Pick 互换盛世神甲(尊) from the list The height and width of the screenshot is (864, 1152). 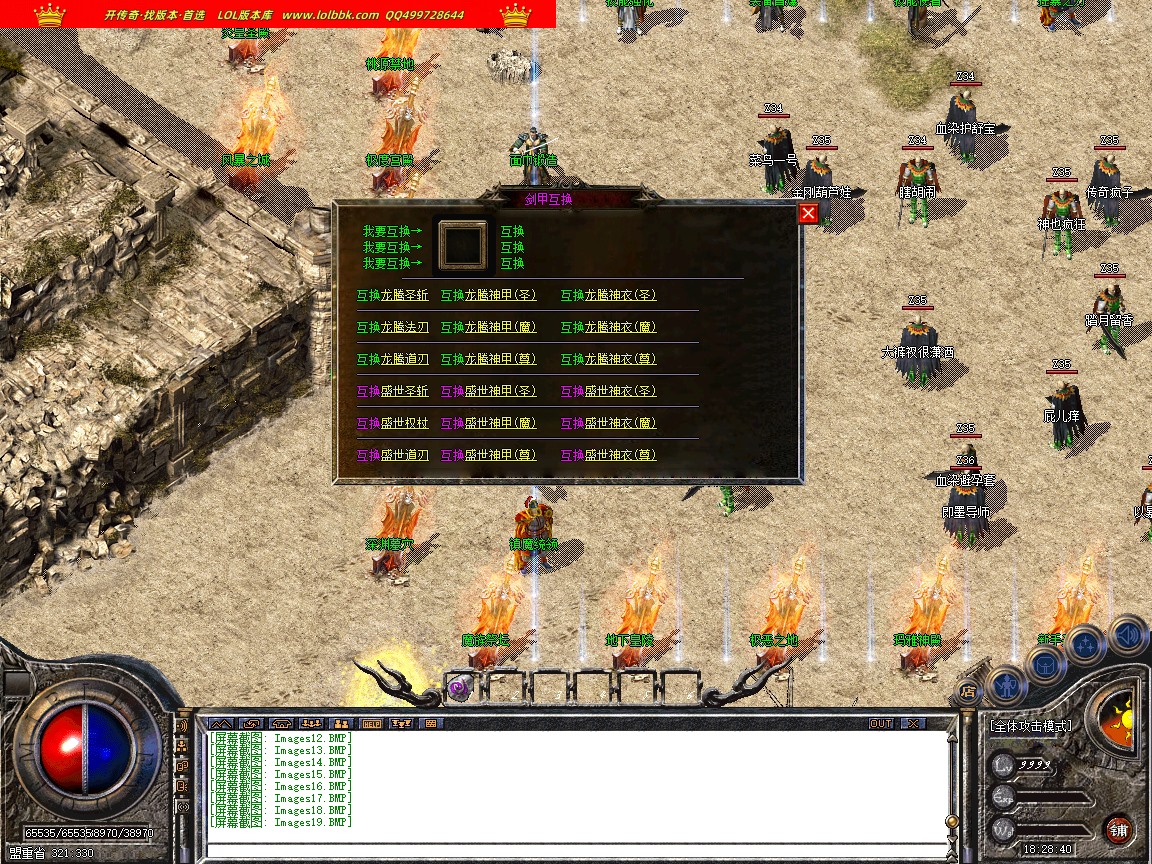[x=488, y=455]
